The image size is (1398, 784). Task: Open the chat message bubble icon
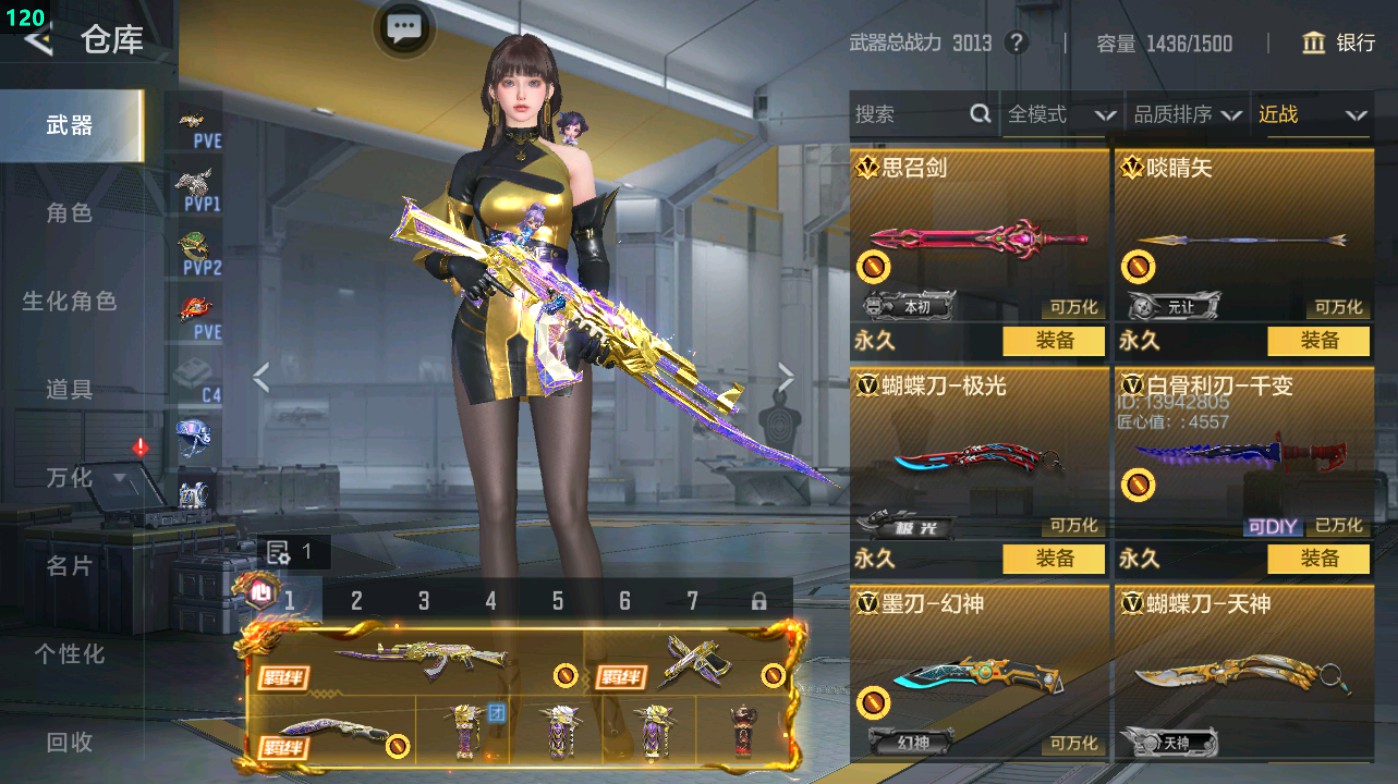click(x=403, y=29)
